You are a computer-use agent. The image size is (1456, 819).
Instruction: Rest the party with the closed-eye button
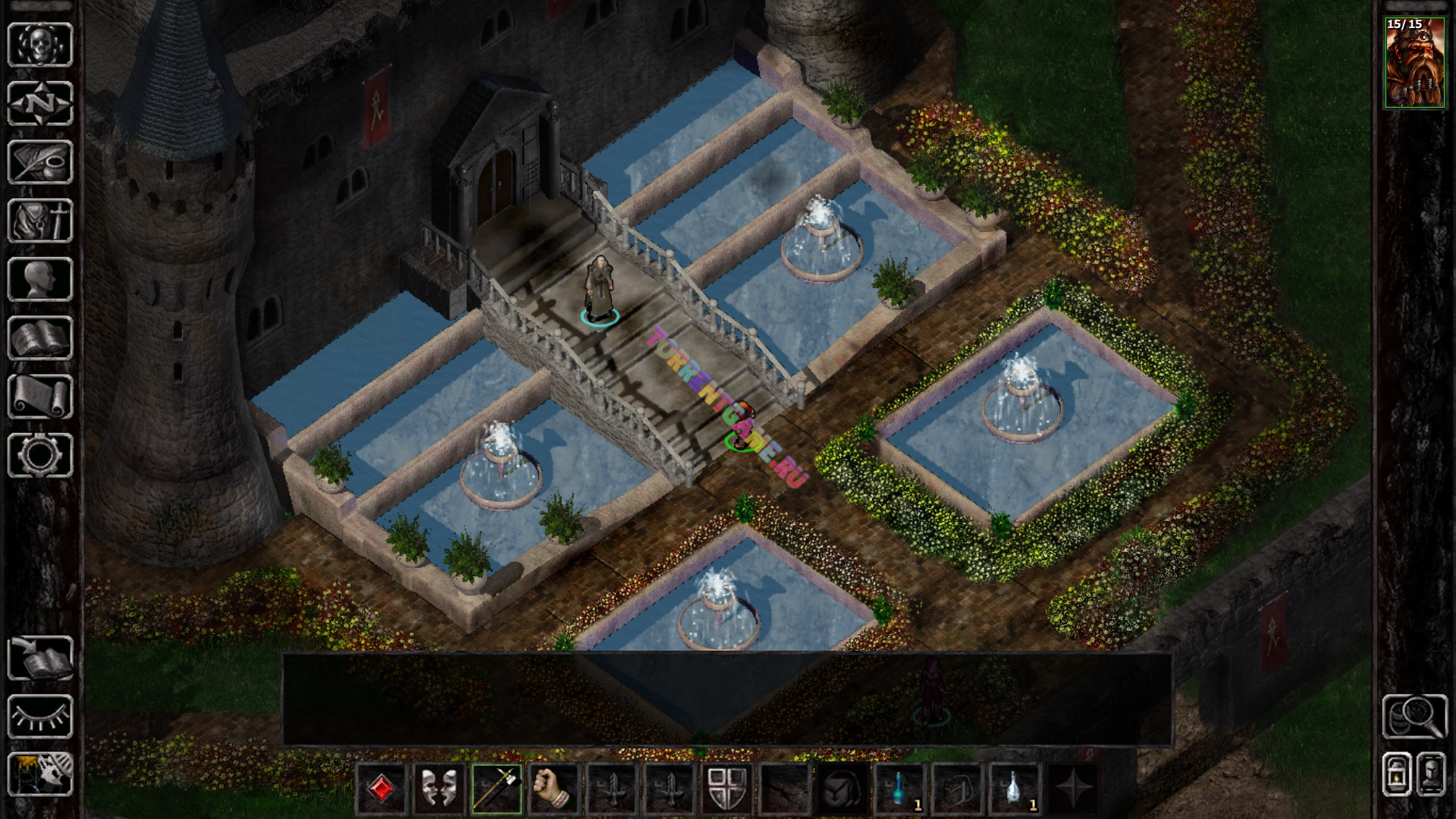40,716
